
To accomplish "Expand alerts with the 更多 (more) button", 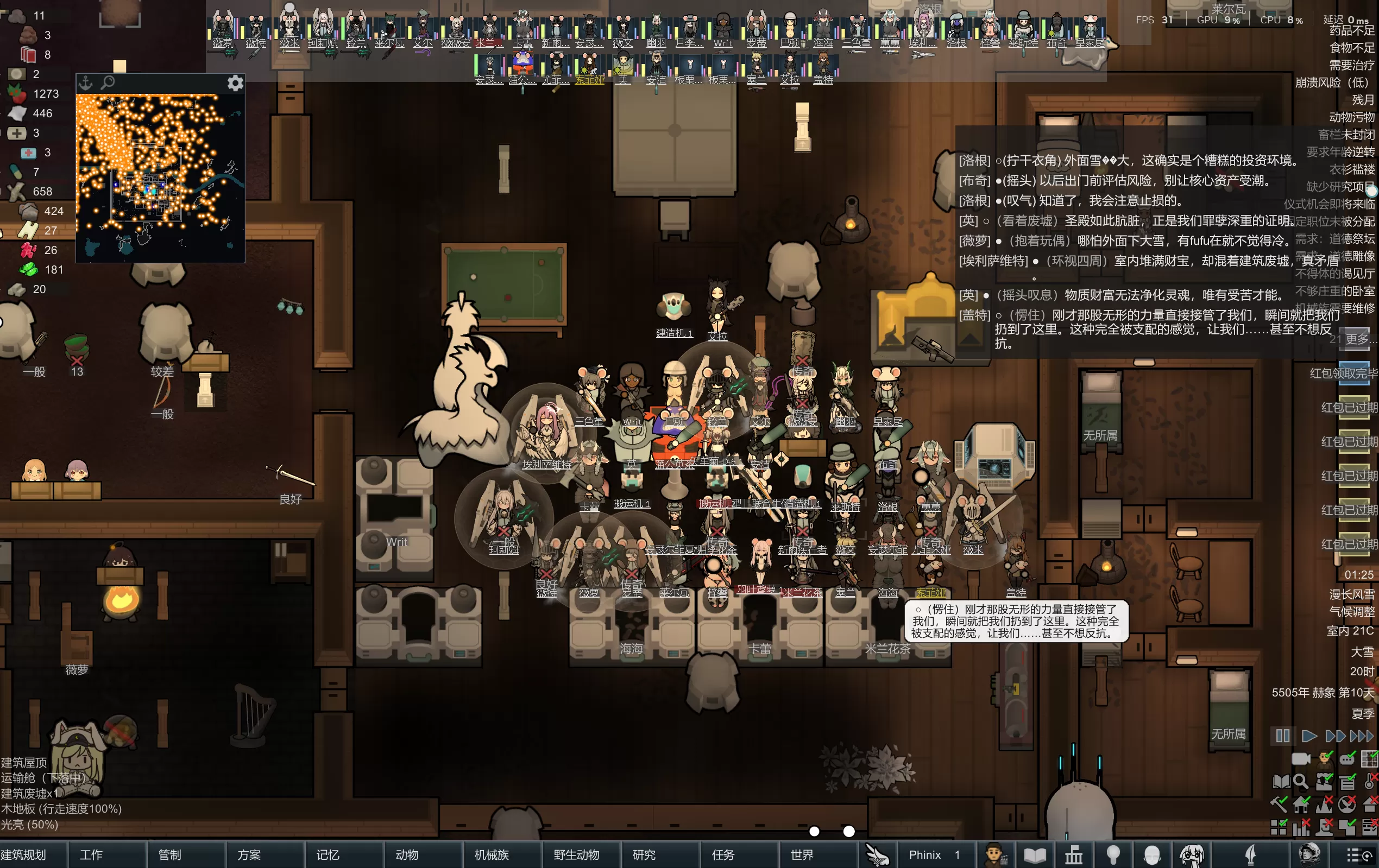I will click(x=1357, y=338).
